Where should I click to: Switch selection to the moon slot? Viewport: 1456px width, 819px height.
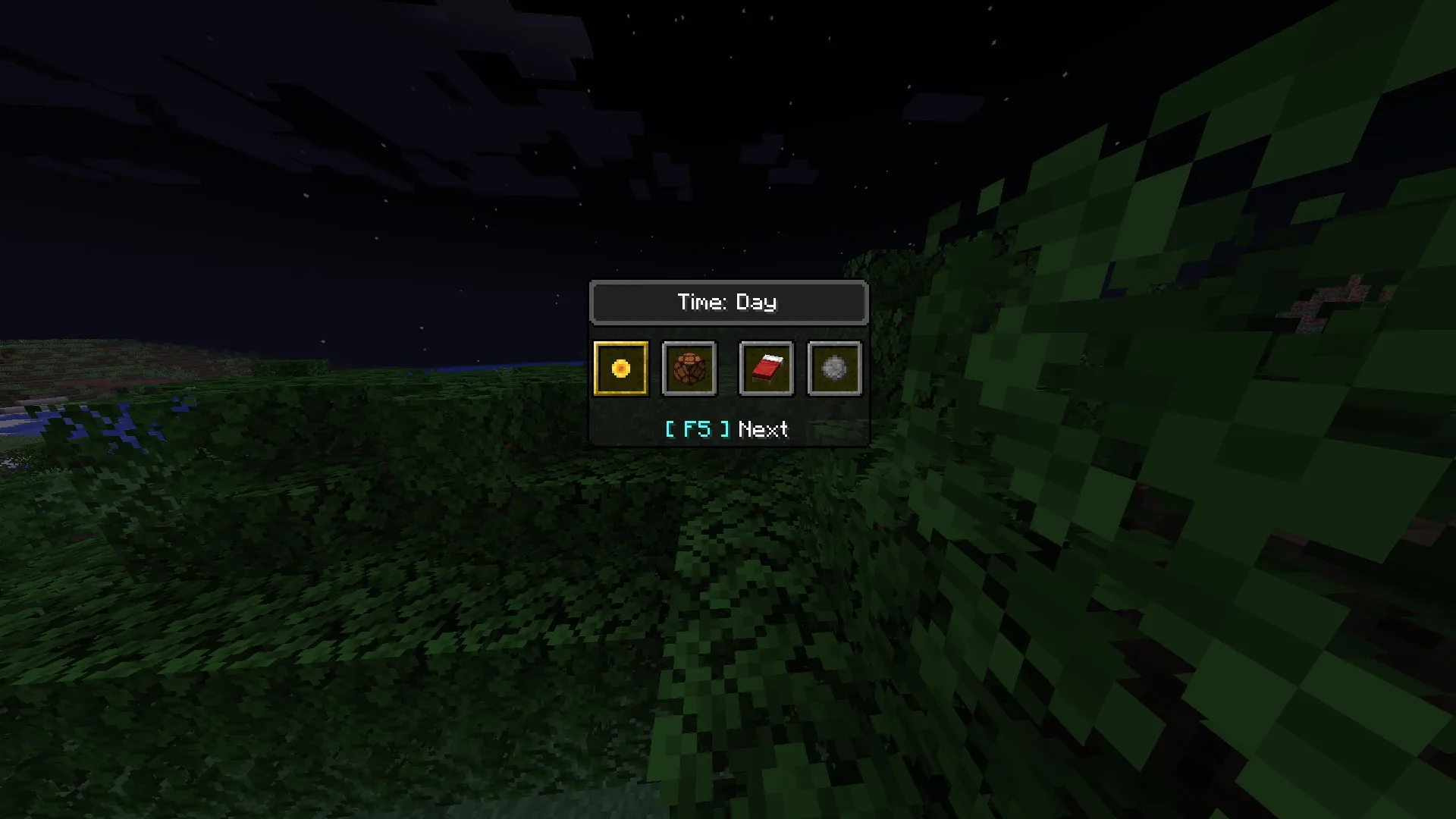tap(833, 369)
